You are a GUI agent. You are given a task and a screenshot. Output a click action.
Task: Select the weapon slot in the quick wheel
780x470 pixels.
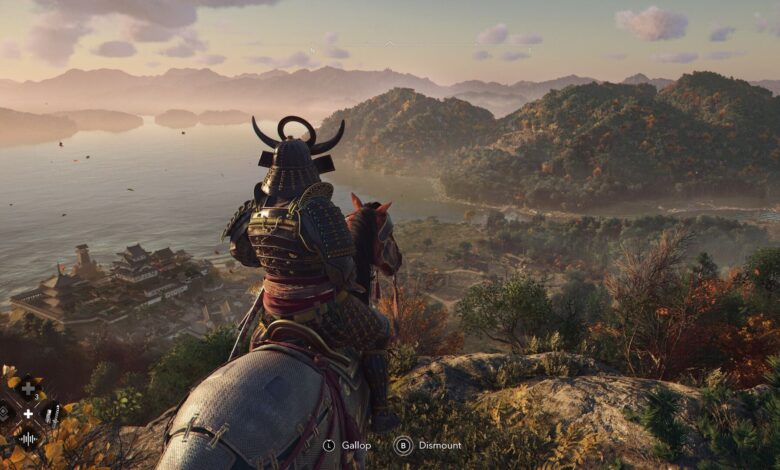52,415
